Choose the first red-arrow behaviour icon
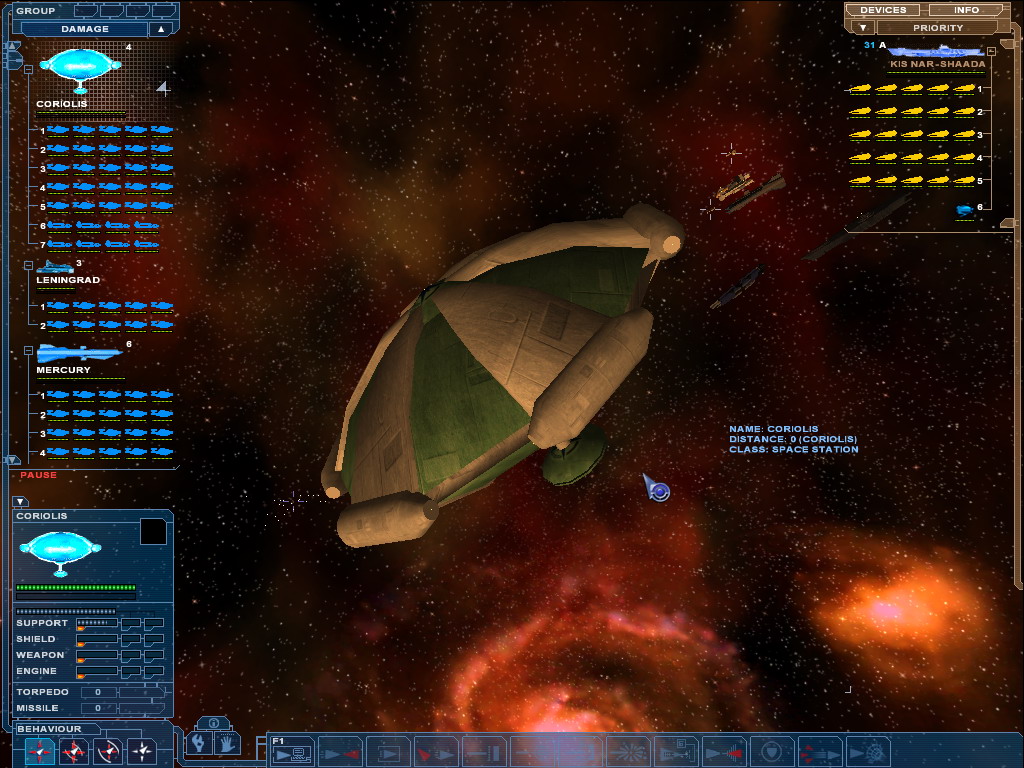 click(x=40, y=750)
